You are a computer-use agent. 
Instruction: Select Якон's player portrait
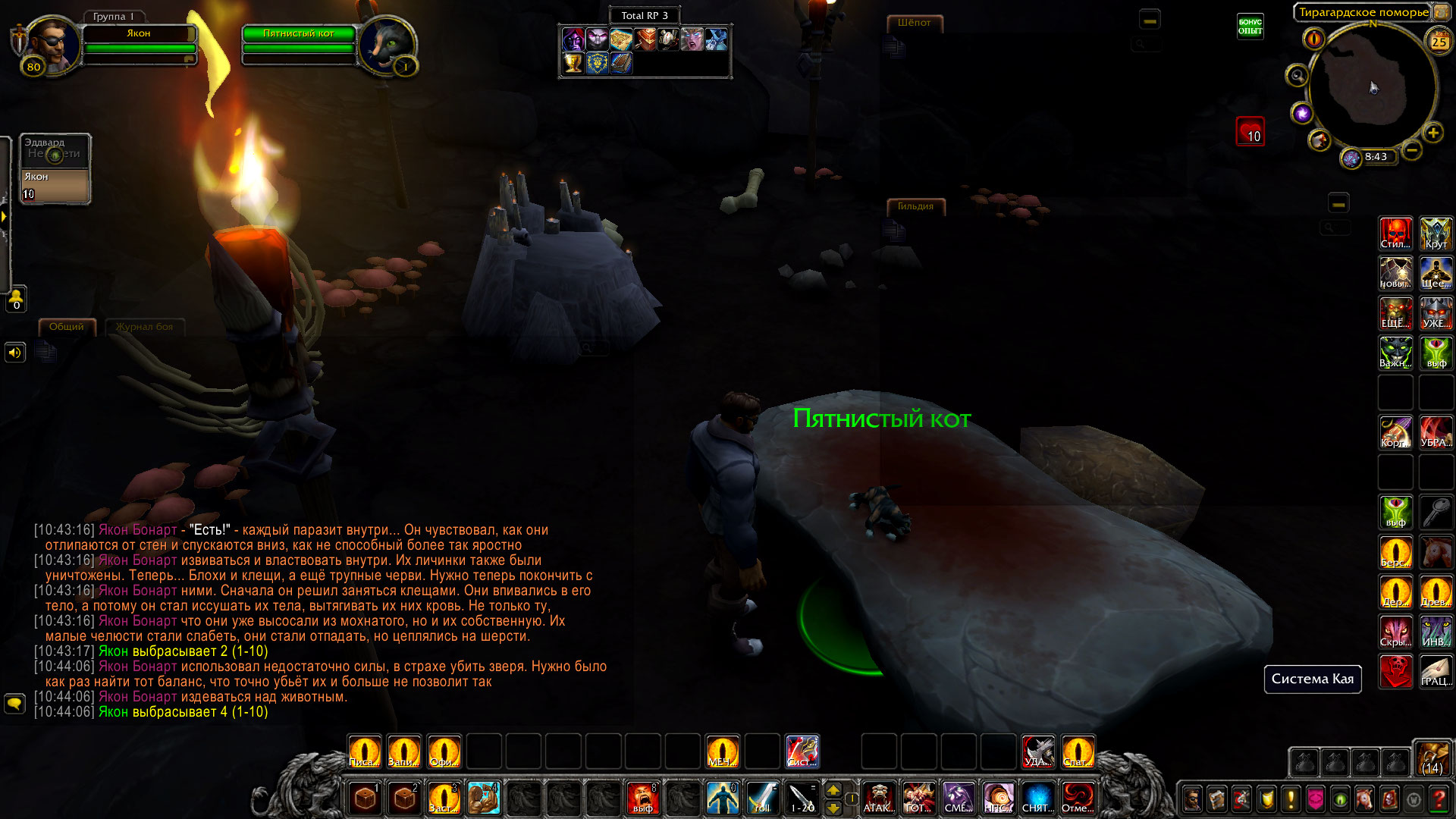52,44
